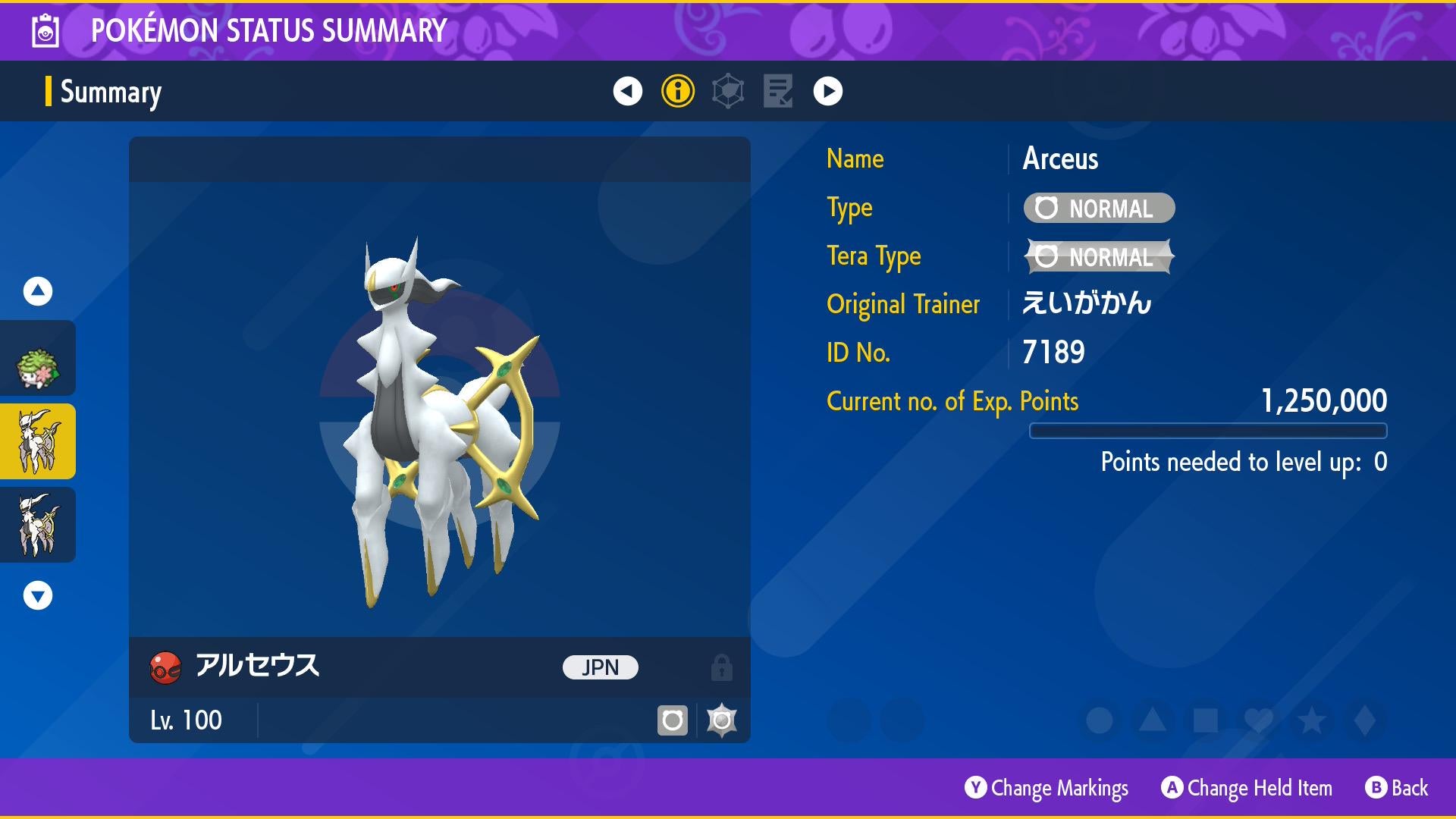The width and height of the screenshot is (1456, 819).
Task: Toggle the heart marking
Action: click(1258, 720)
